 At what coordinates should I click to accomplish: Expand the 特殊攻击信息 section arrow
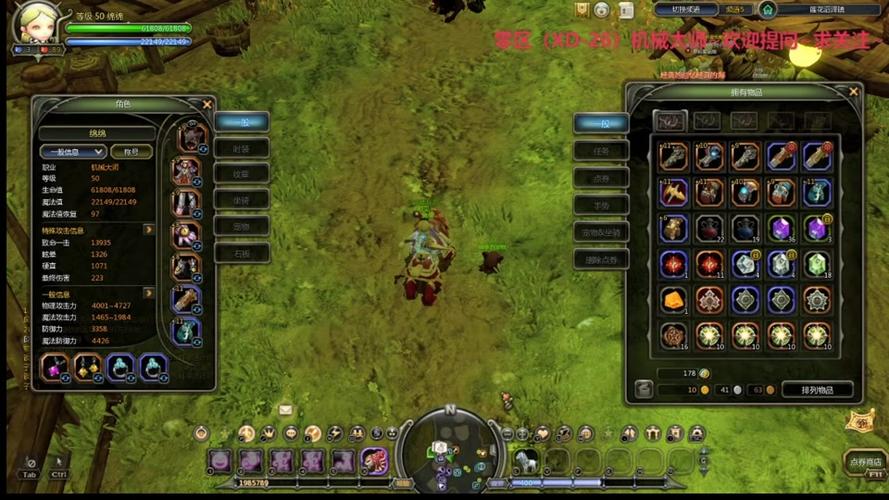[x=148, y=230]
